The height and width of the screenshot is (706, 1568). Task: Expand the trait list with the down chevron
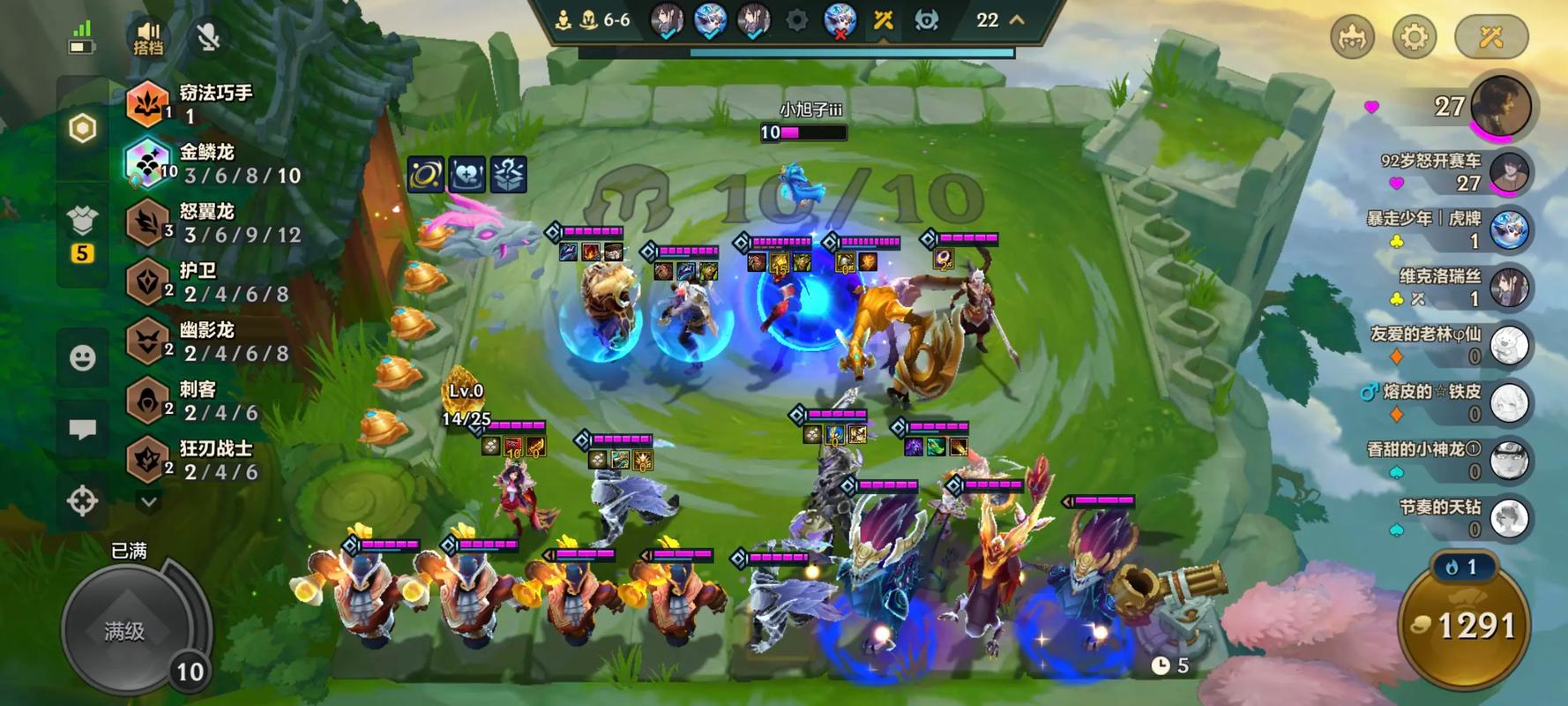(x=149, y=501)
